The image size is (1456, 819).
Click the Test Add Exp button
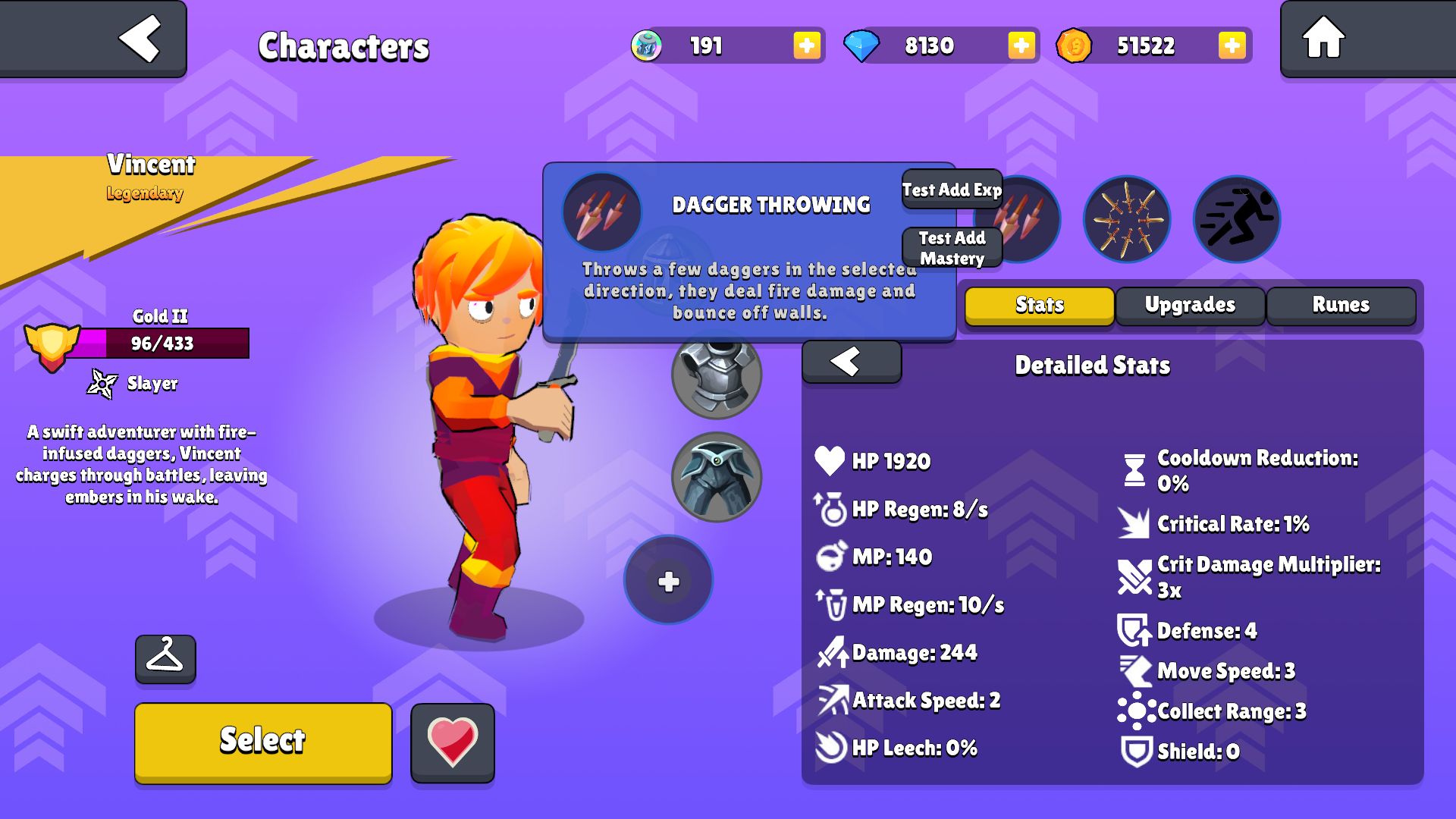point(952,190)
